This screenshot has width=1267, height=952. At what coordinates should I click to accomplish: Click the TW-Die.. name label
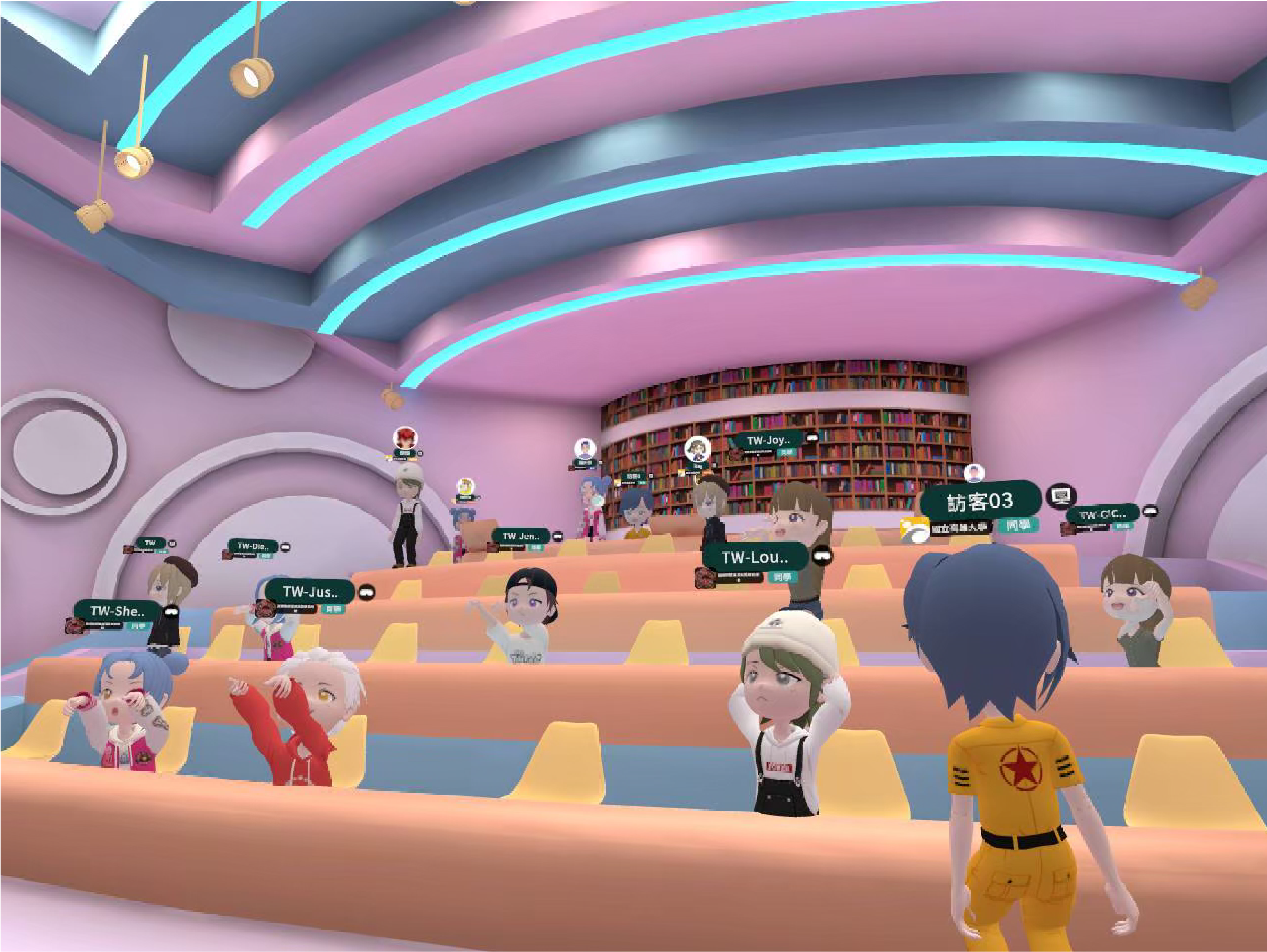point(253,546)
